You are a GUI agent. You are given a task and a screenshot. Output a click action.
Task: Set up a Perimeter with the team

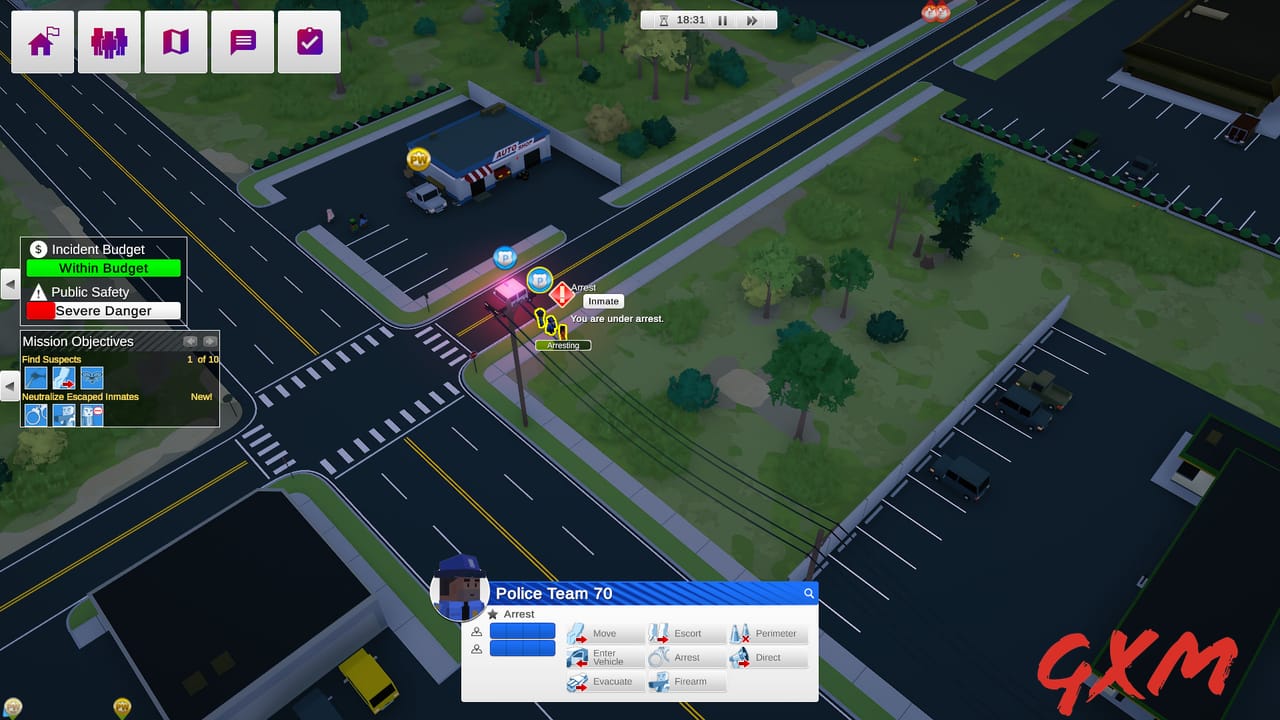click(x=768, y=633)
